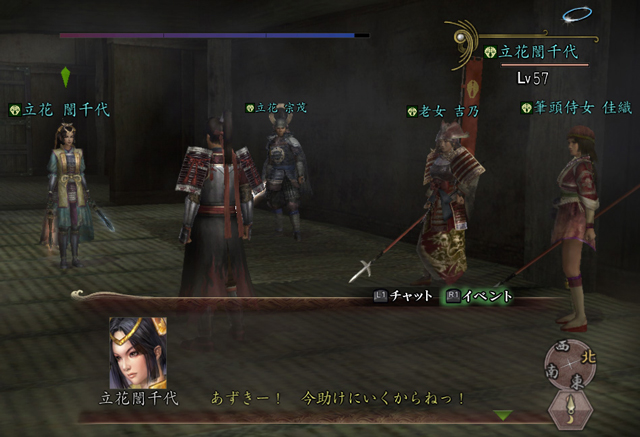Click the glowing blue ring icon
The height and width of the screenshot is (437, 640).
[x=576, y=14]
